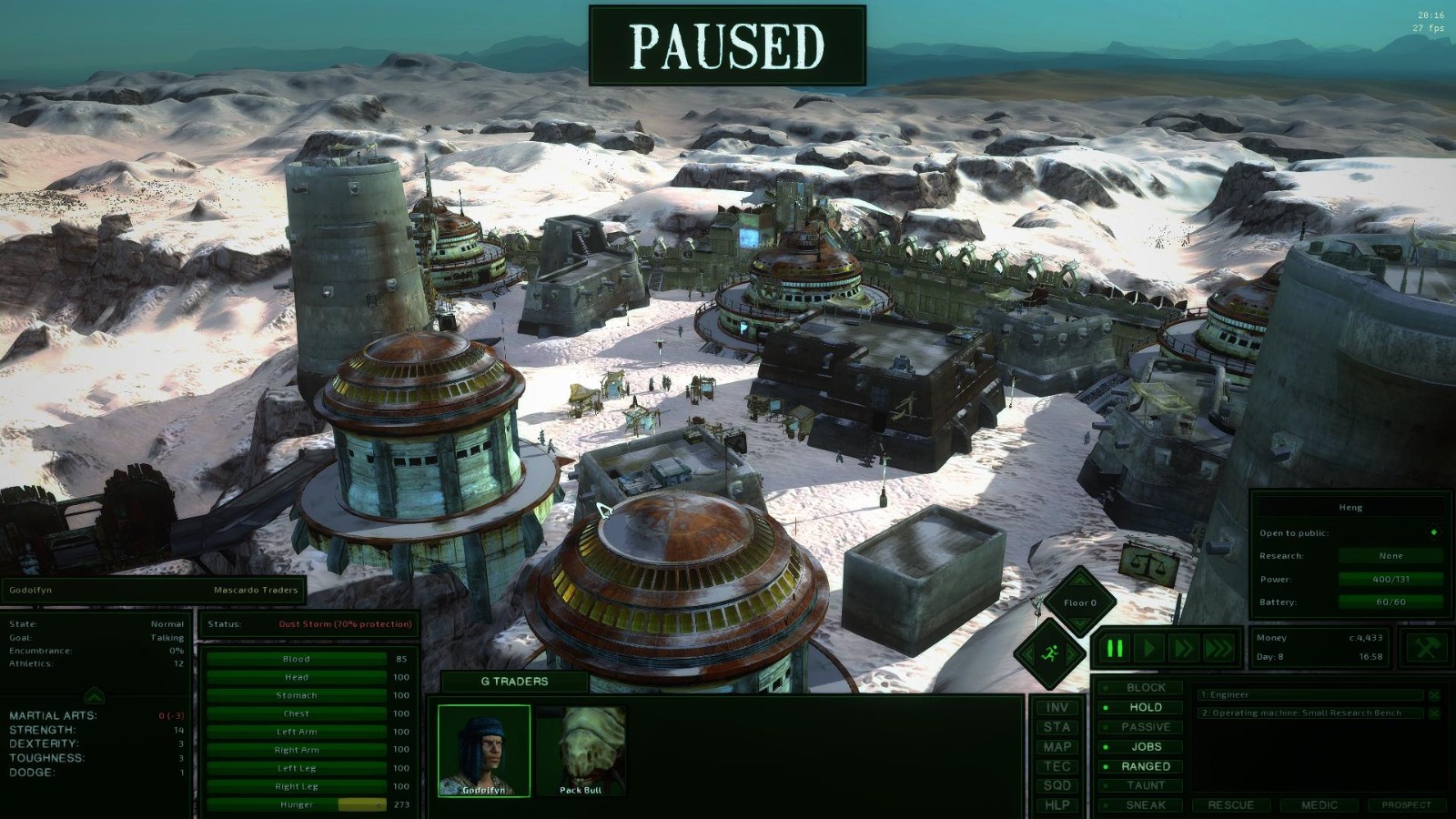Open the TEC tech panel
The height and width of the screenshot is (819, 1456).
coord(1057,766)
